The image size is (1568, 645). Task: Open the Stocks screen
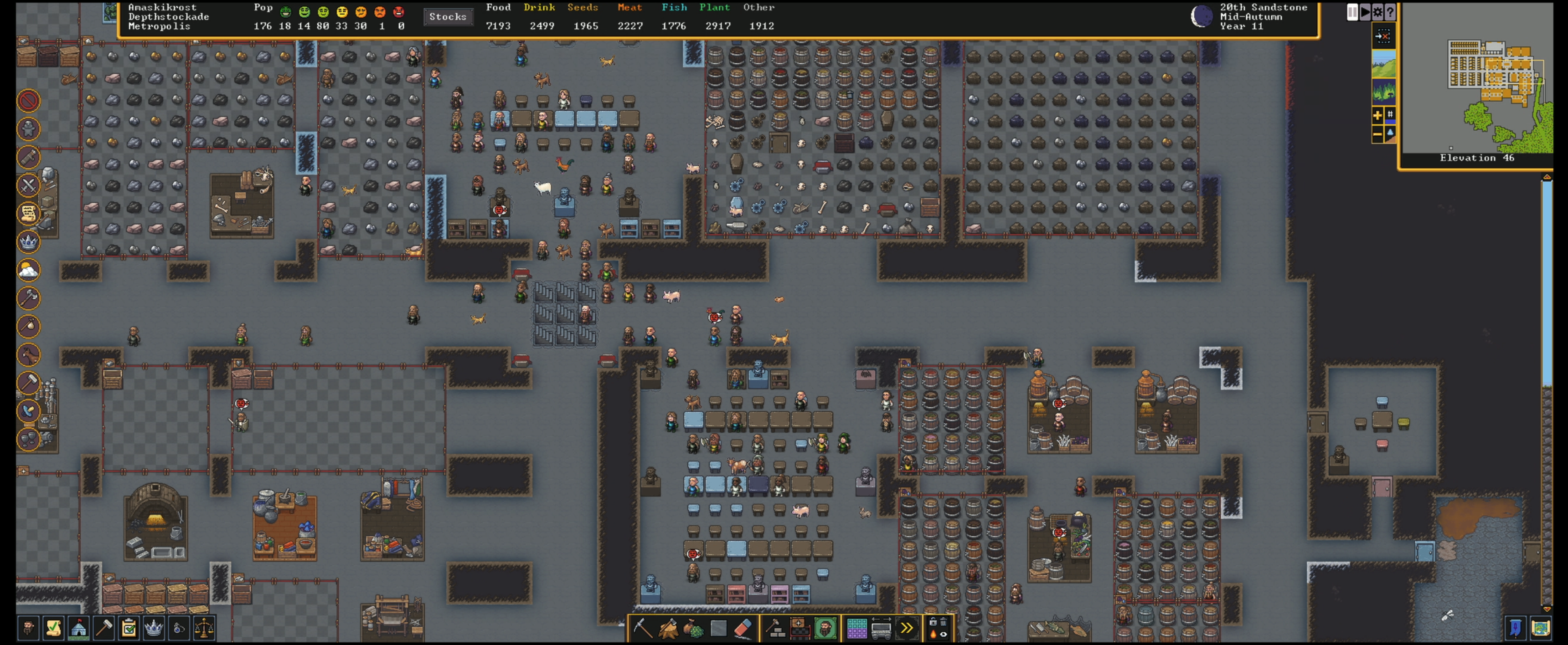pos(448,17)
